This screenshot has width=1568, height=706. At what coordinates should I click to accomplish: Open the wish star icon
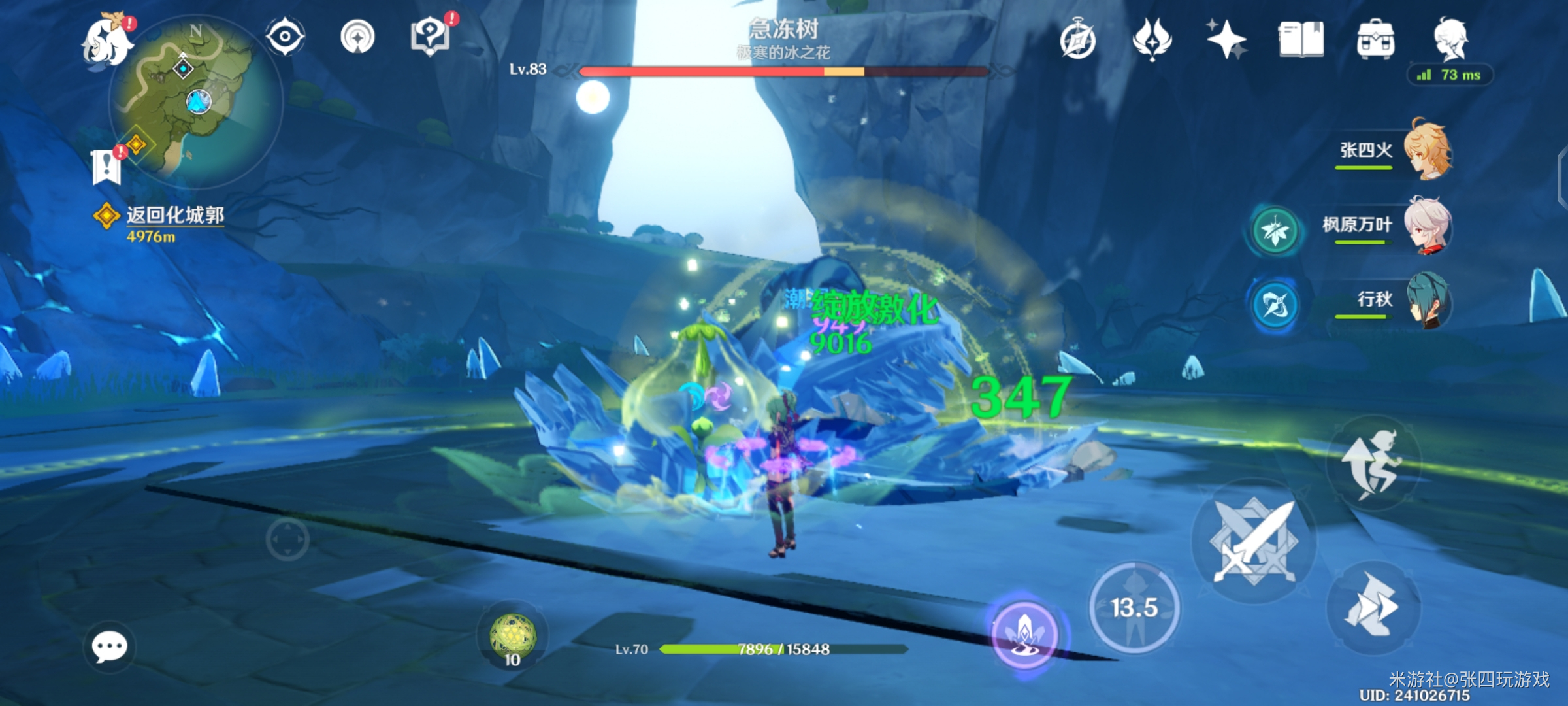click(1226, 39)
